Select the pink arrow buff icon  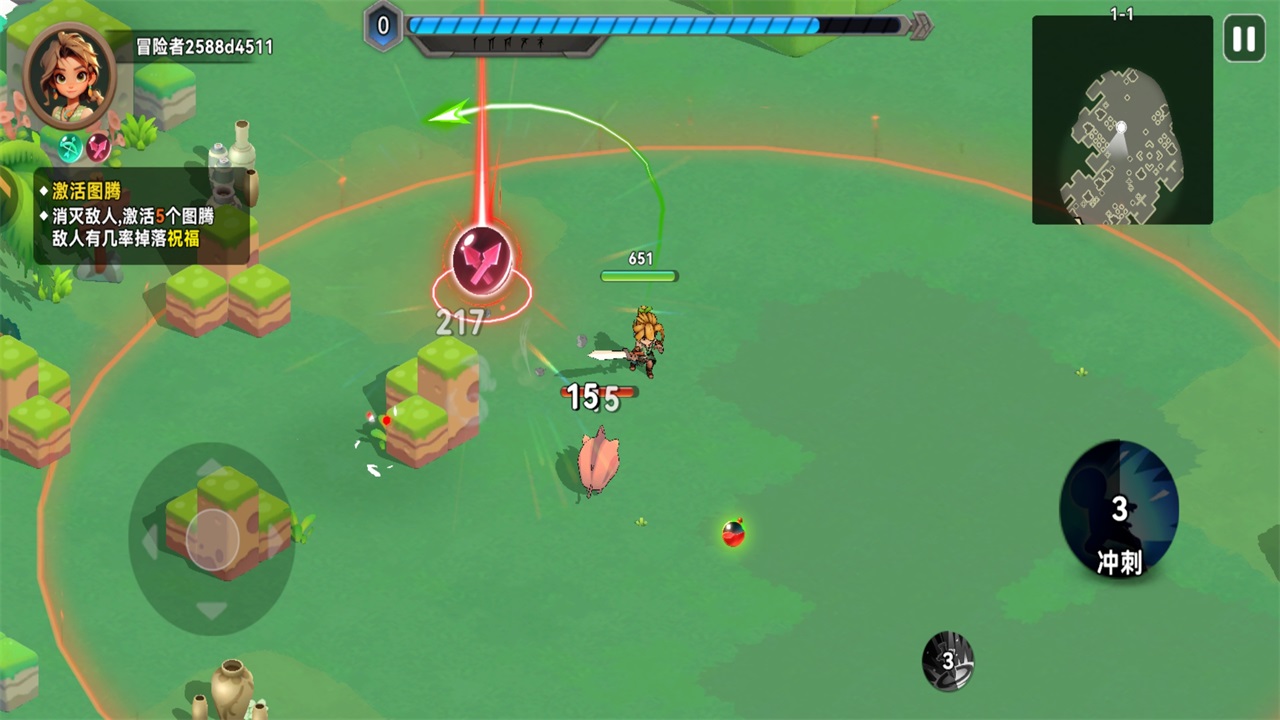pyautogui.click(x=98, y=148)
